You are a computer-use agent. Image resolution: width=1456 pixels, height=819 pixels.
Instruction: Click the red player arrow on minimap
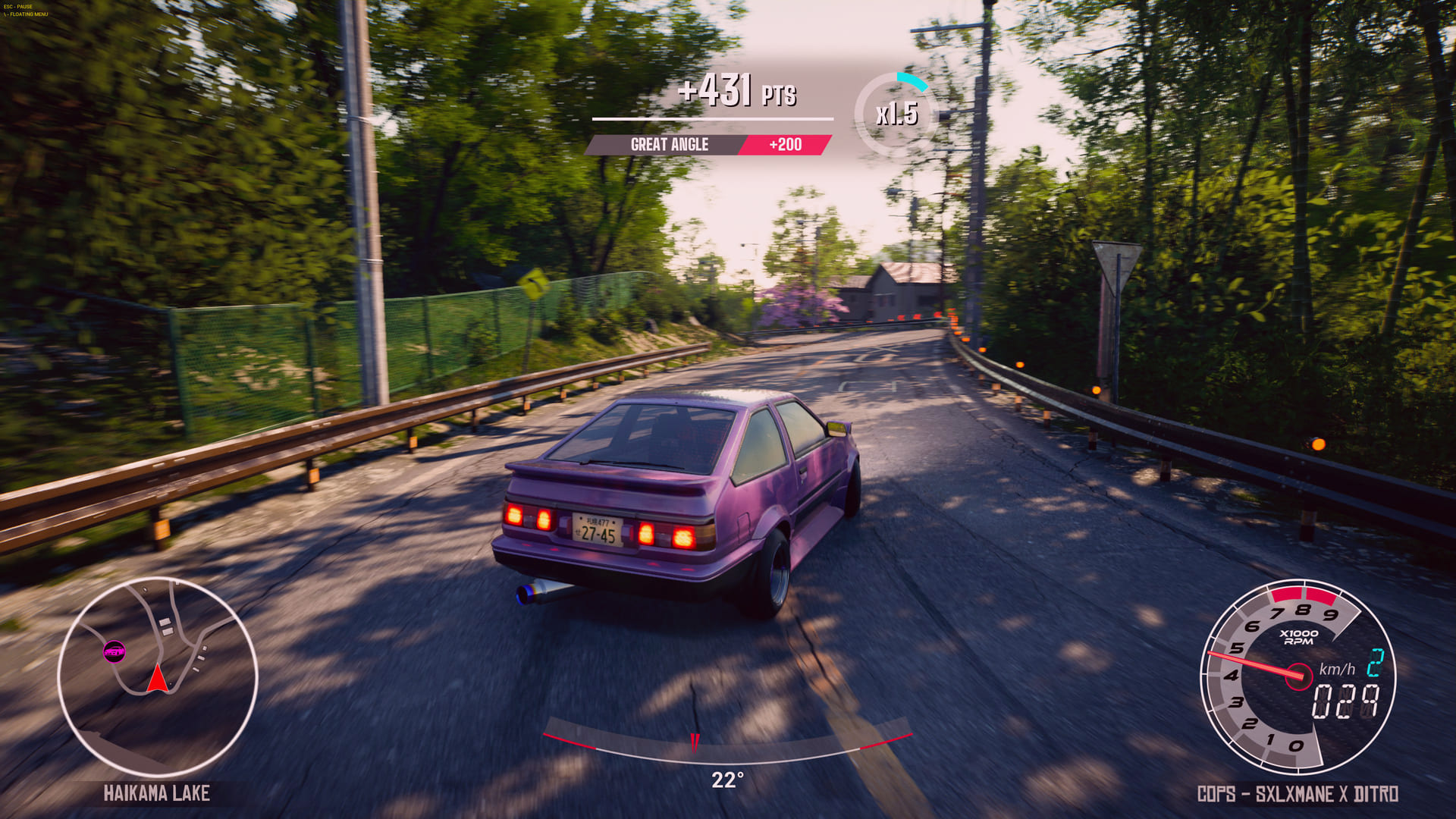coord(157,679)
